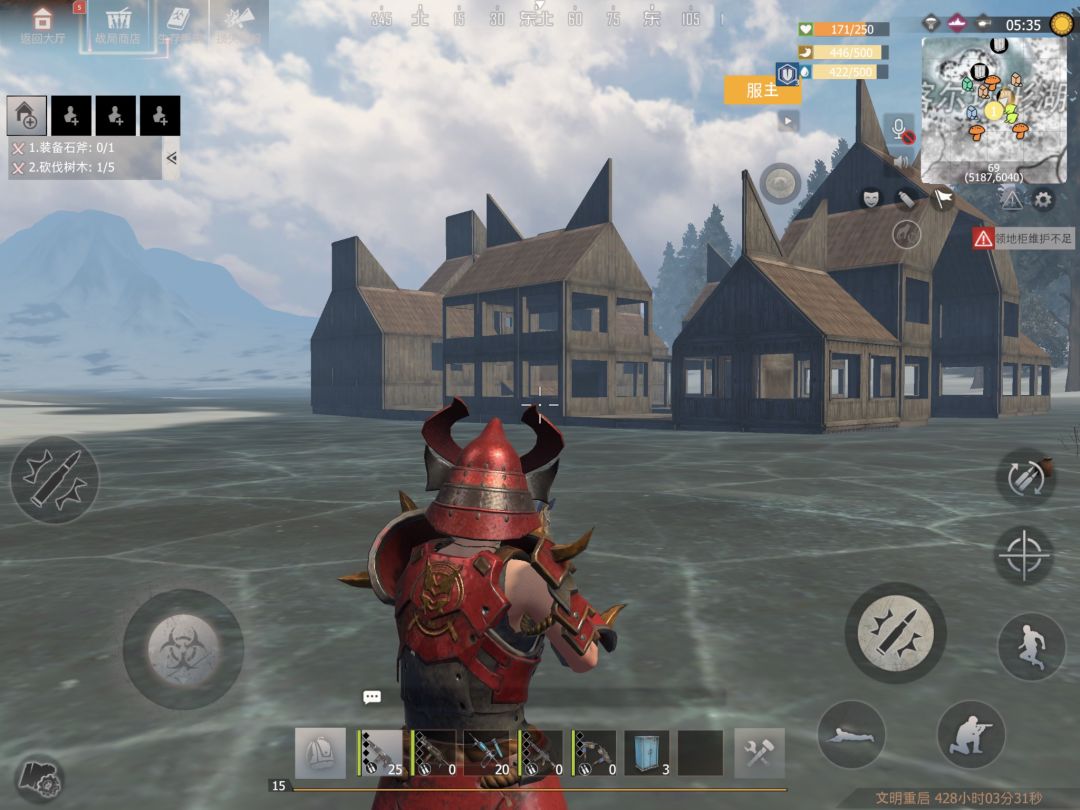Go prone with the lying figure button
The image size is (1080, 810).
tap(851, 735)
